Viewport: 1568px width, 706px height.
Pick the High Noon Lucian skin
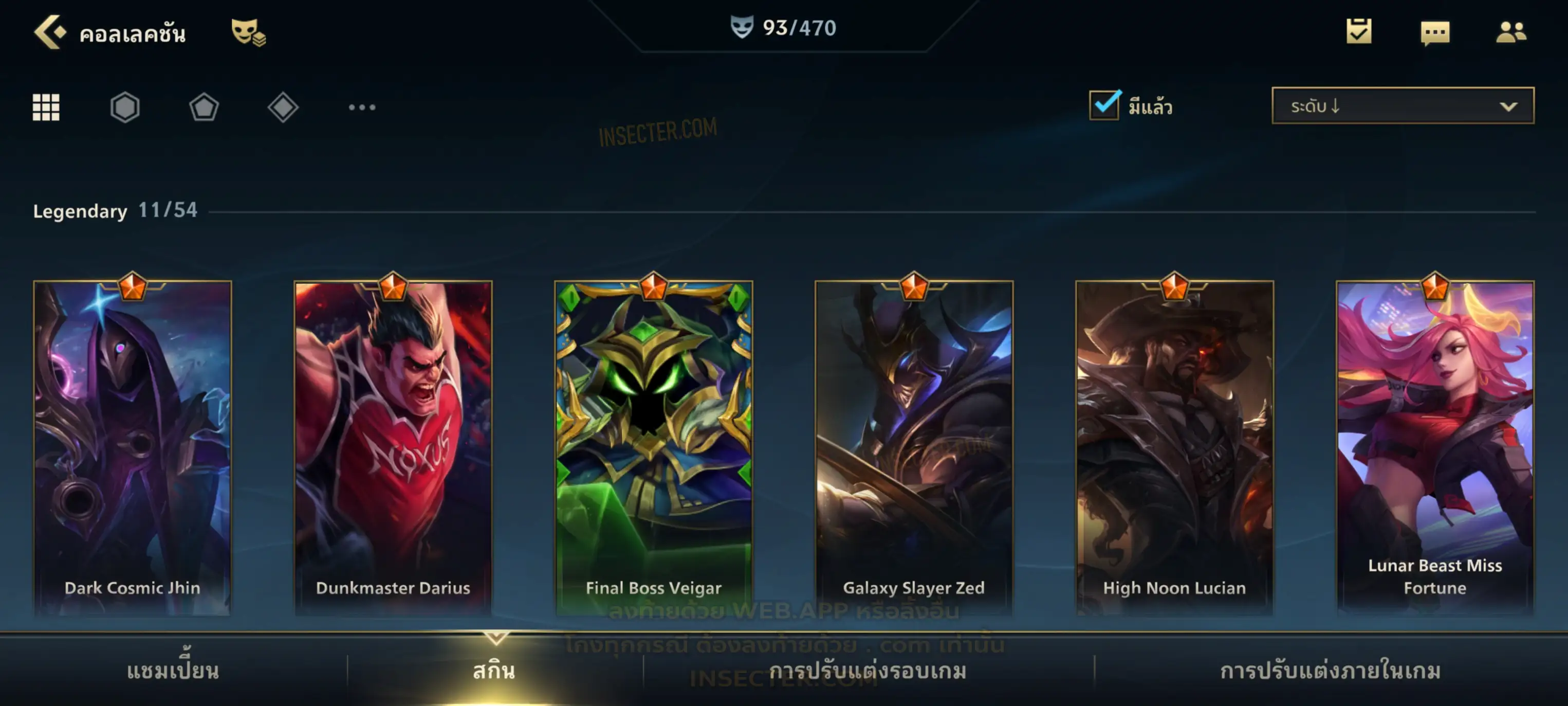1174,448
